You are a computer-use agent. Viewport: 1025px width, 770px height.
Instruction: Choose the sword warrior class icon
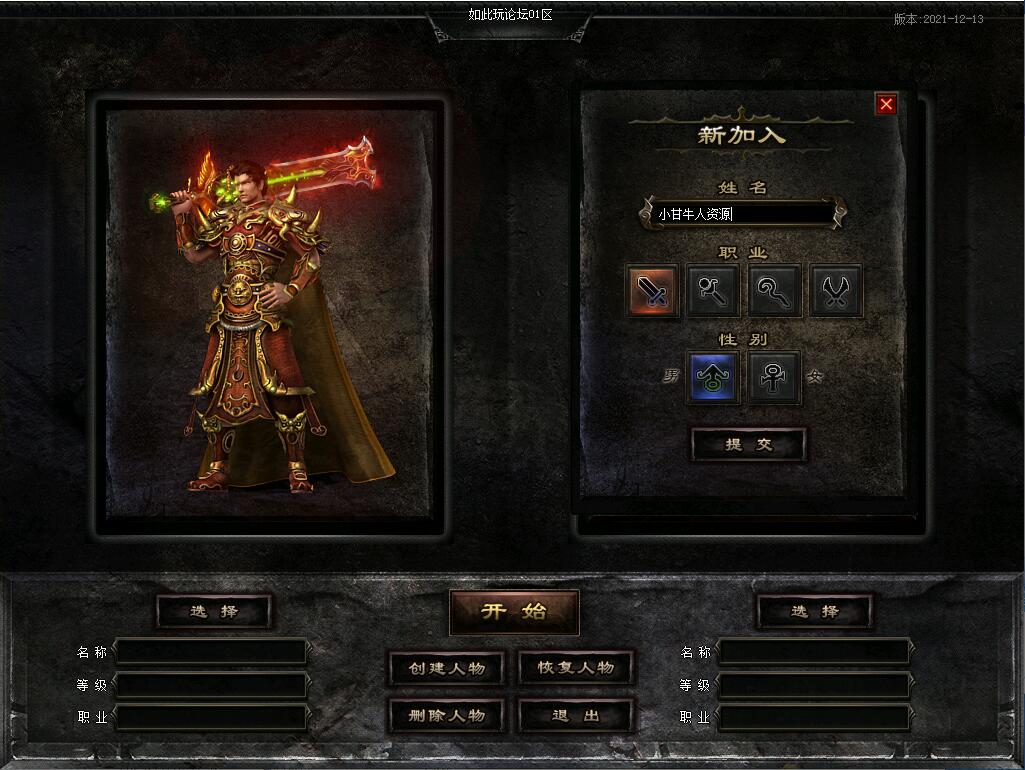[654, 291]
